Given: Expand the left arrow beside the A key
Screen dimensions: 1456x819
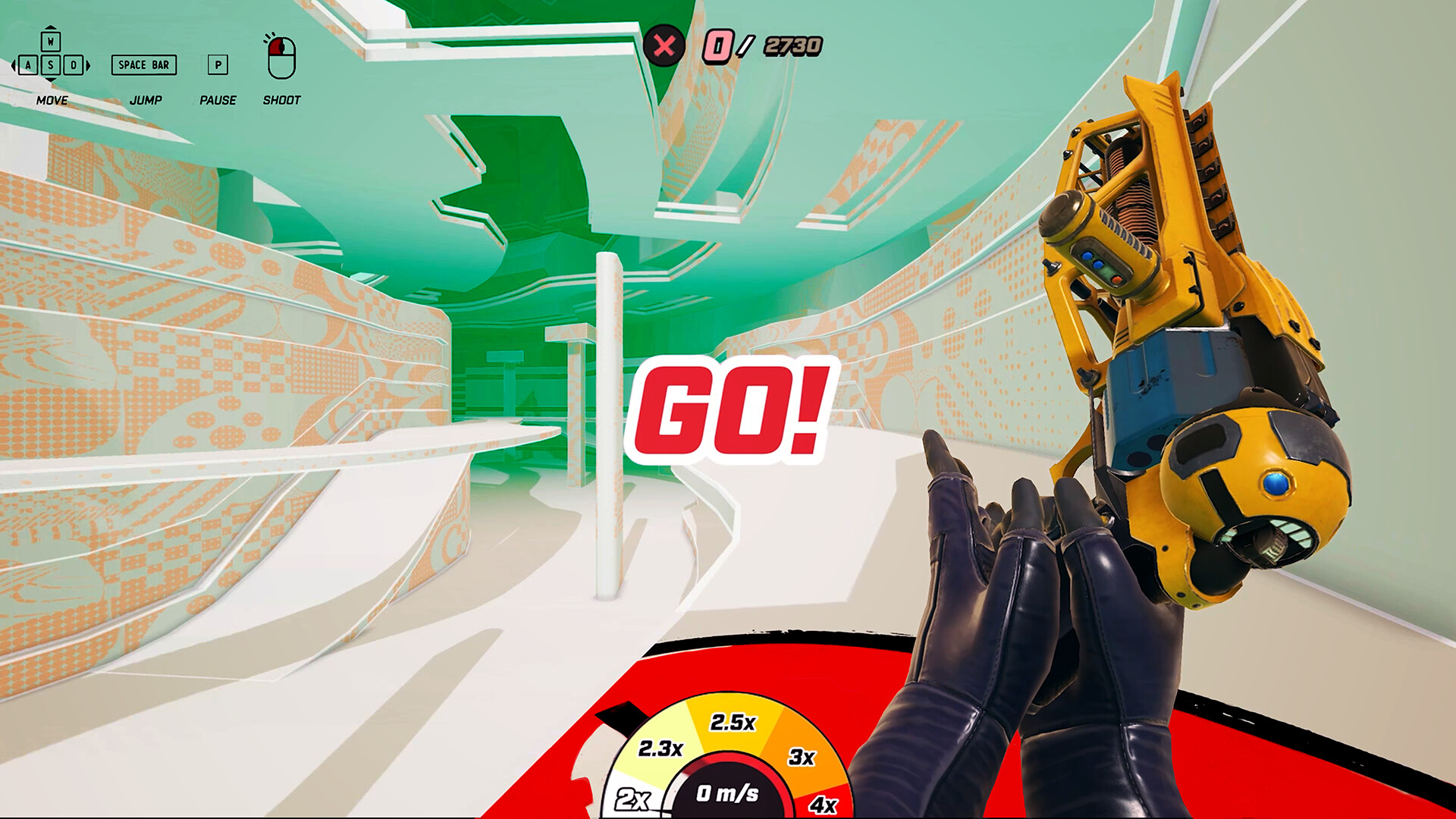Looking at the screenshot, I should 14,66.
